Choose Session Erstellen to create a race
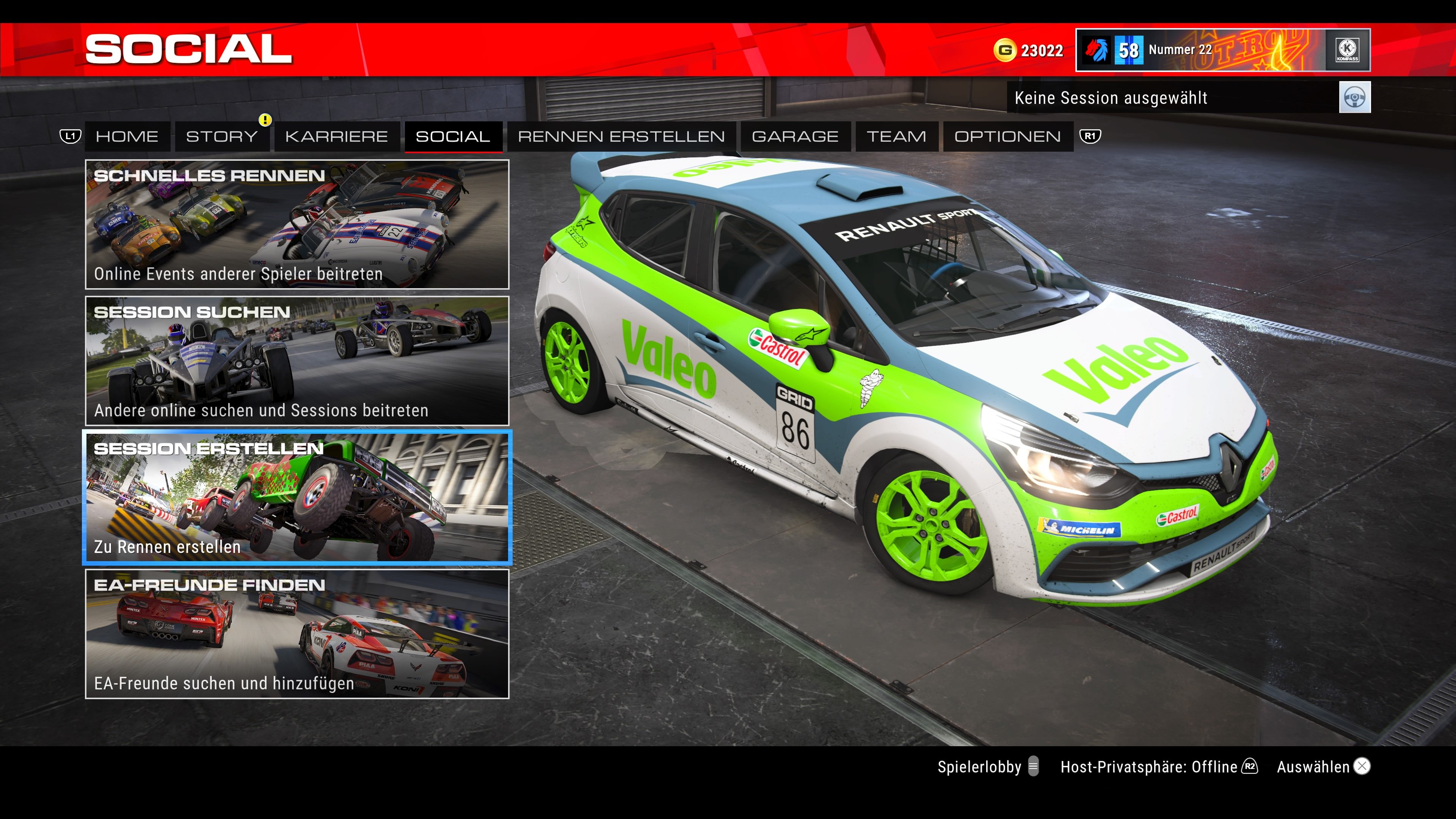The height and width of the screenshot is (819, 1456). [298, 497]
